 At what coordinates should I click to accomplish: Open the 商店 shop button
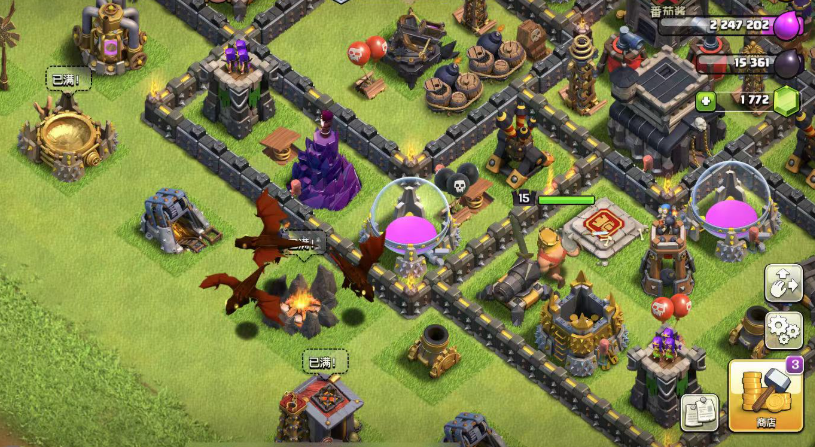click(767, 398)
